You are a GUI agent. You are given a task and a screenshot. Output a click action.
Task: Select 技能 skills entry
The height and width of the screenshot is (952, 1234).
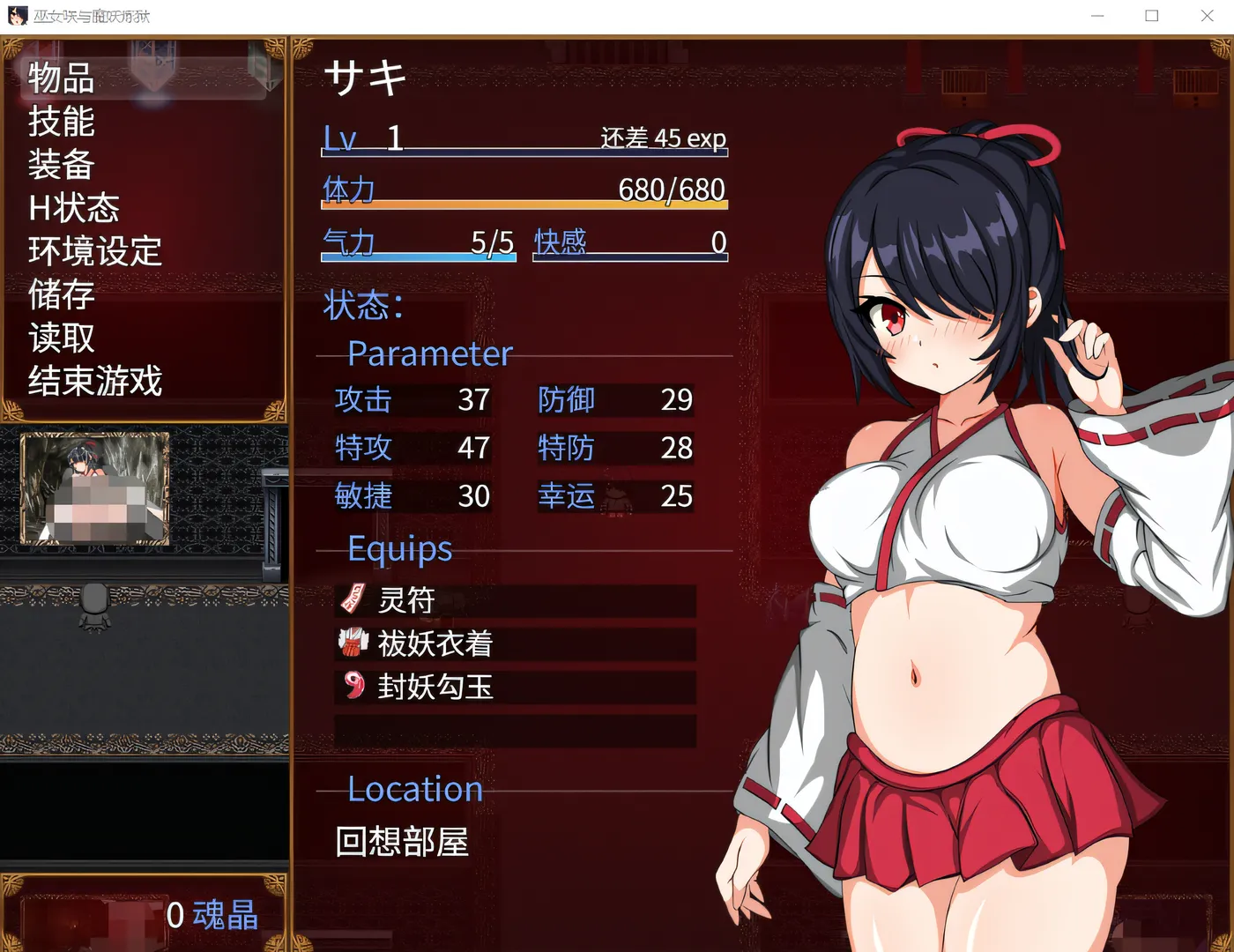[x=62, y=122]
